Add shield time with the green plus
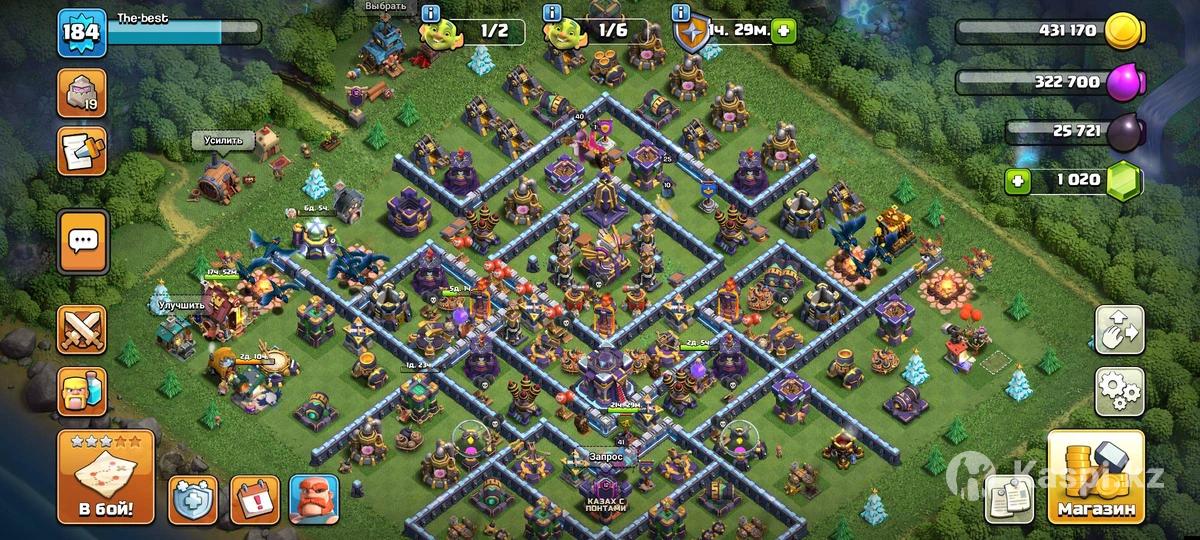The height and width of the screenshot is (540, 1200). click(x=783, y=31)
